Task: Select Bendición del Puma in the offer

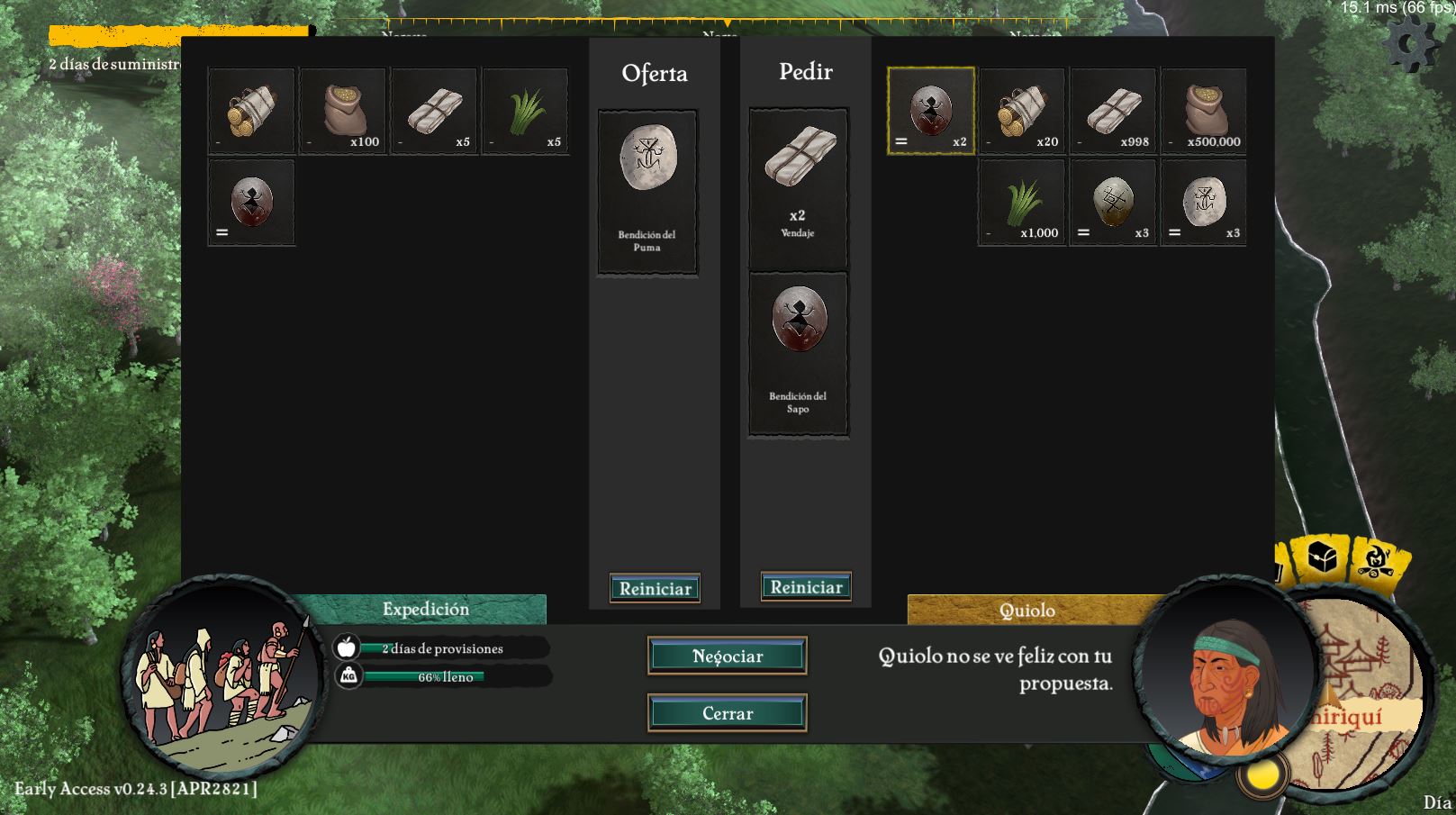Action: 647,192
